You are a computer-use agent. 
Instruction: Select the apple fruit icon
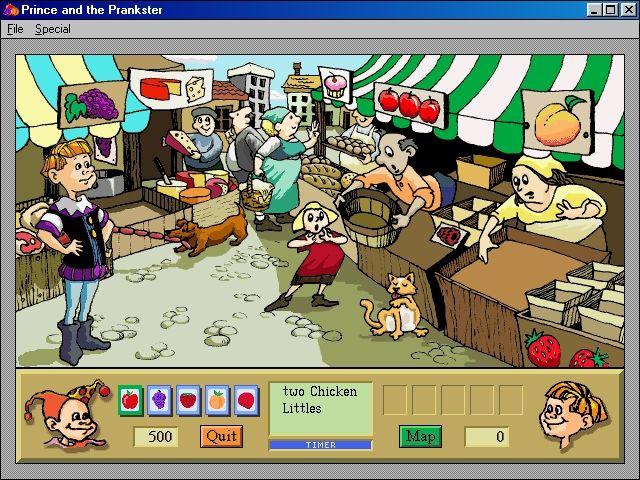tap(130, 400)
